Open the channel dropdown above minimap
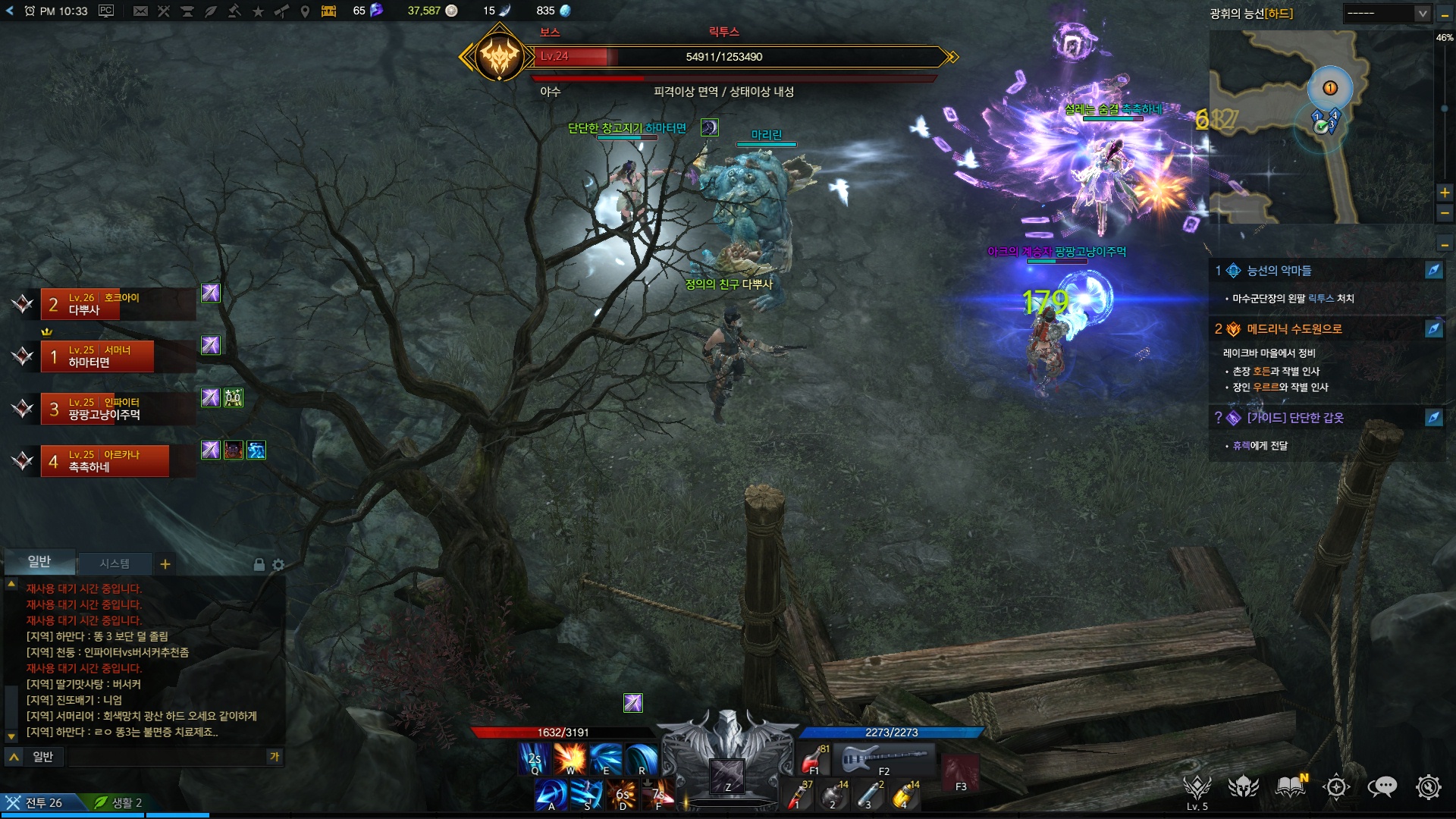 (1387, 14)
